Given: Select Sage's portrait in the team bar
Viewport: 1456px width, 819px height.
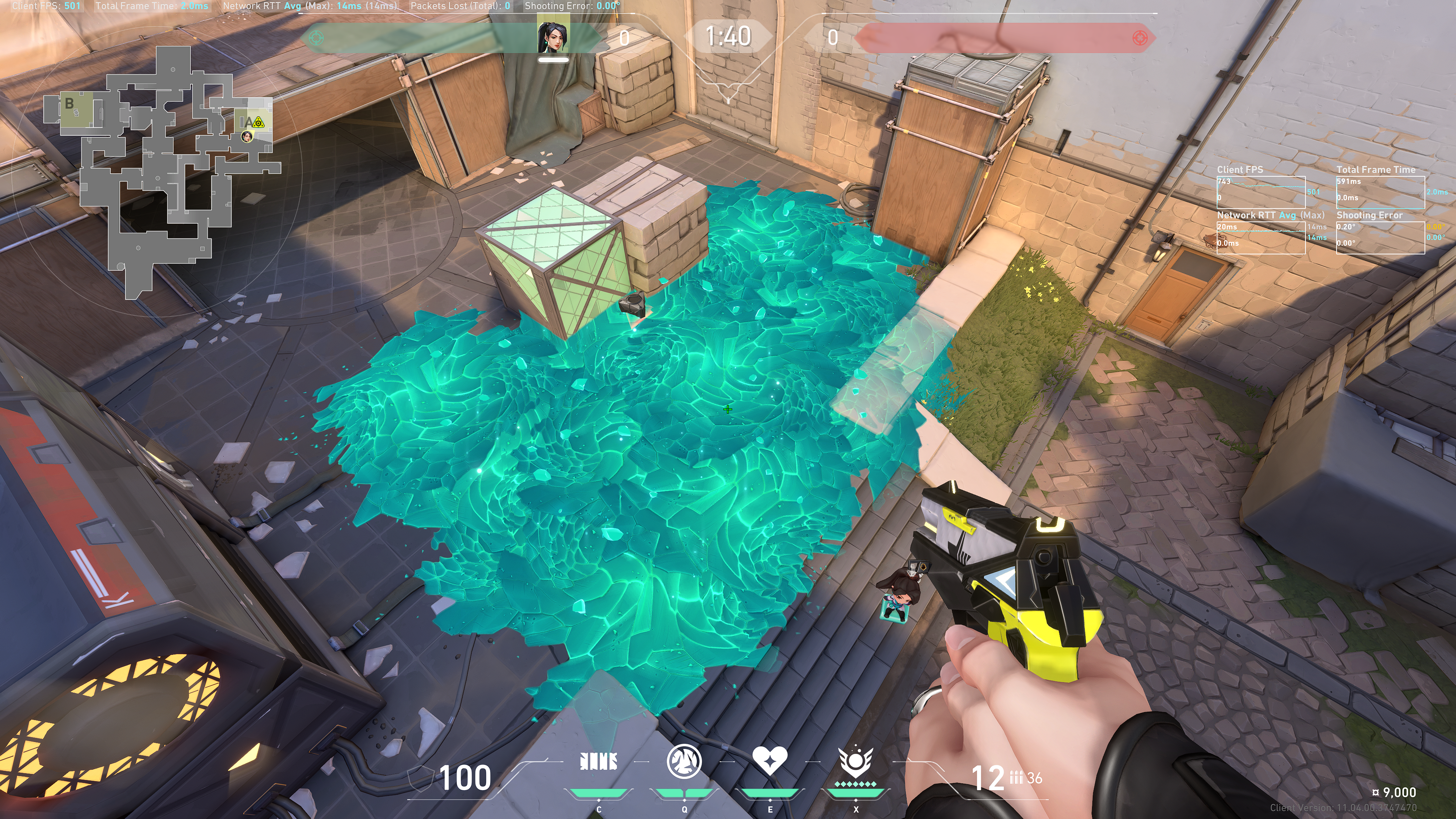Looking at the screenshot, I should point(553,37).
